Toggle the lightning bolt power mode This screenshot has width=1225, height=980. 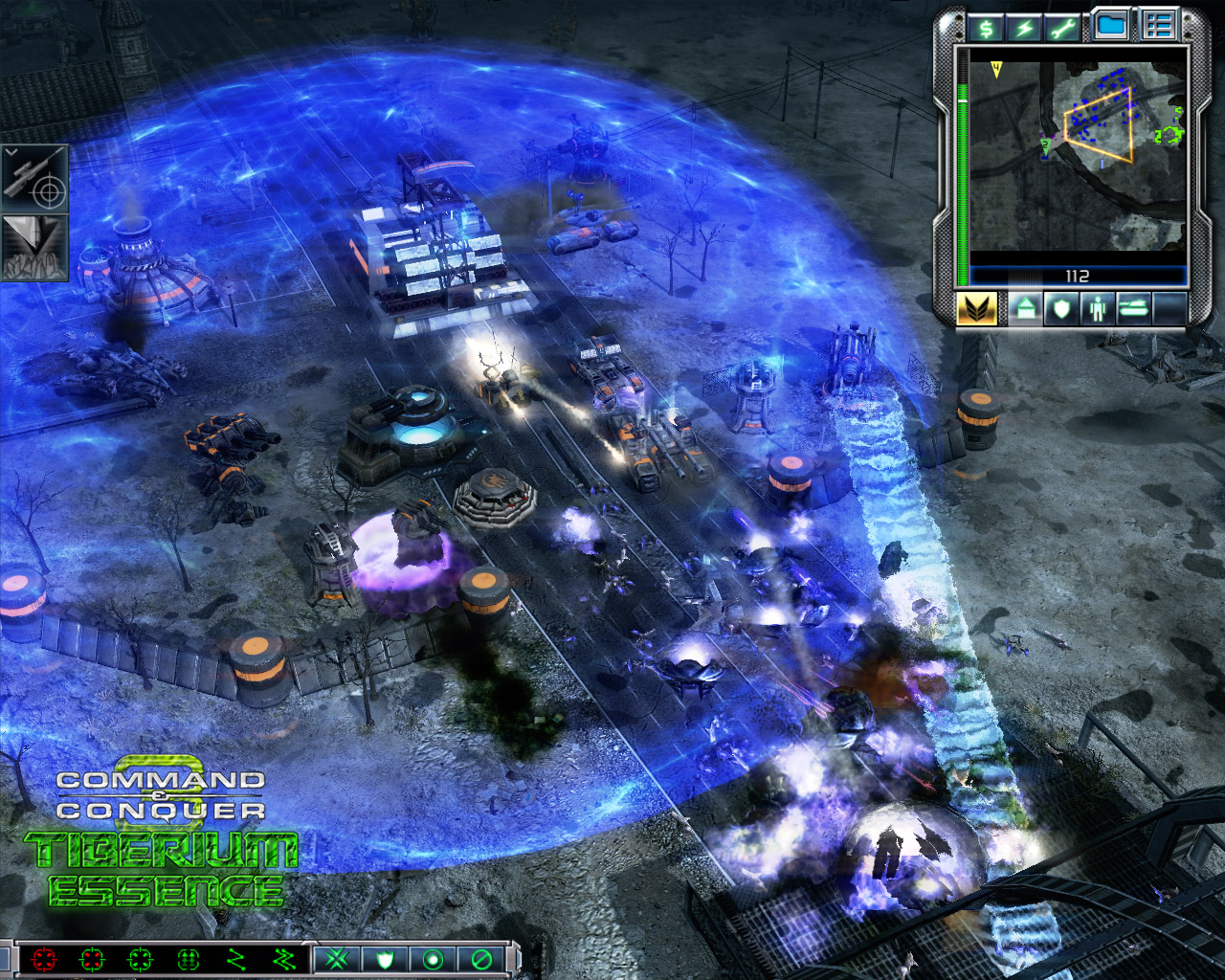pos(1024,28)
